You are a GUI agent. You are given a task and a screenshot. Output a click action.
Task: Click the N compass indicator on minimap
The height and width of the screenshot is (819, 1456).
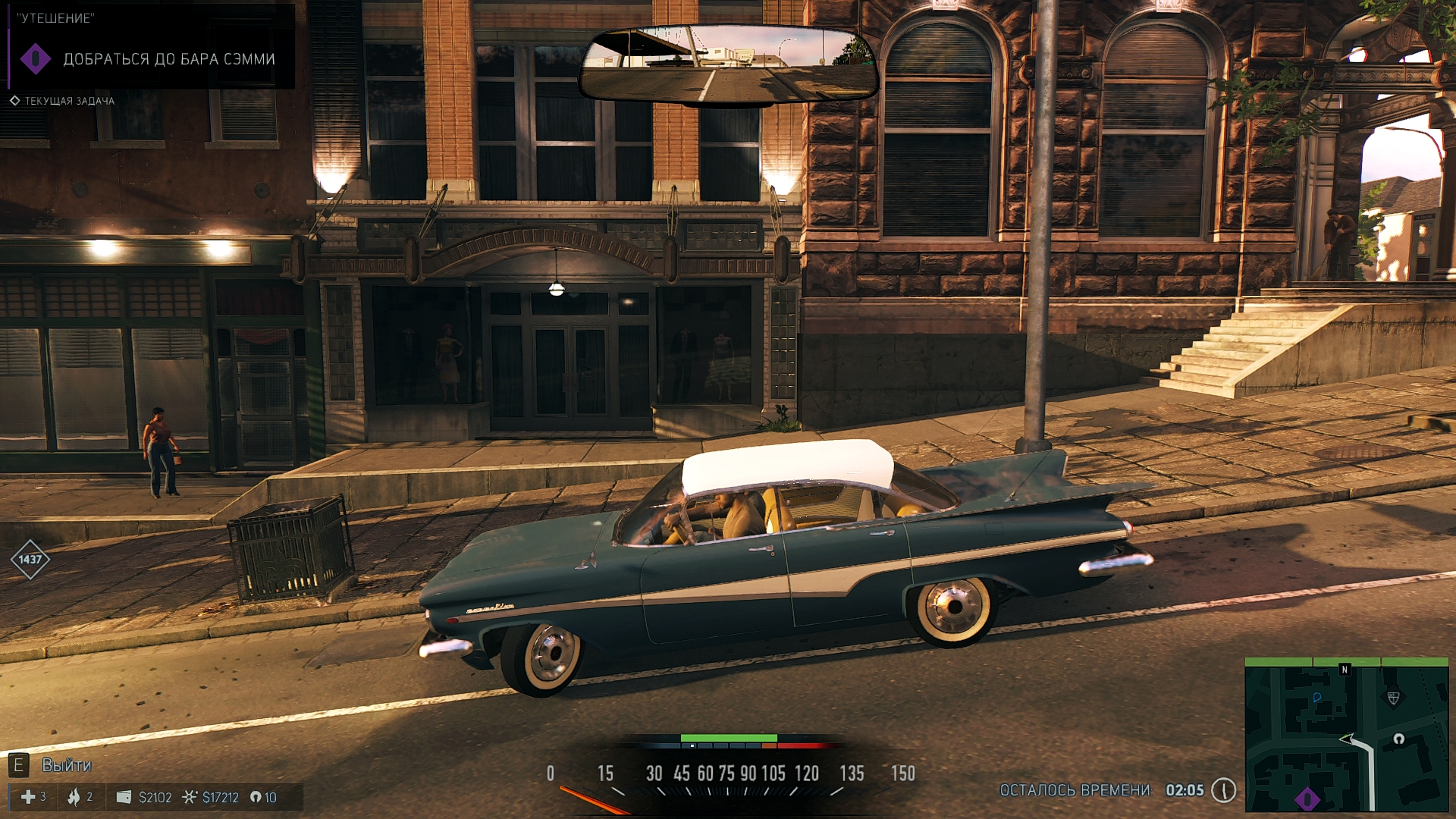tap(1345, 670)
